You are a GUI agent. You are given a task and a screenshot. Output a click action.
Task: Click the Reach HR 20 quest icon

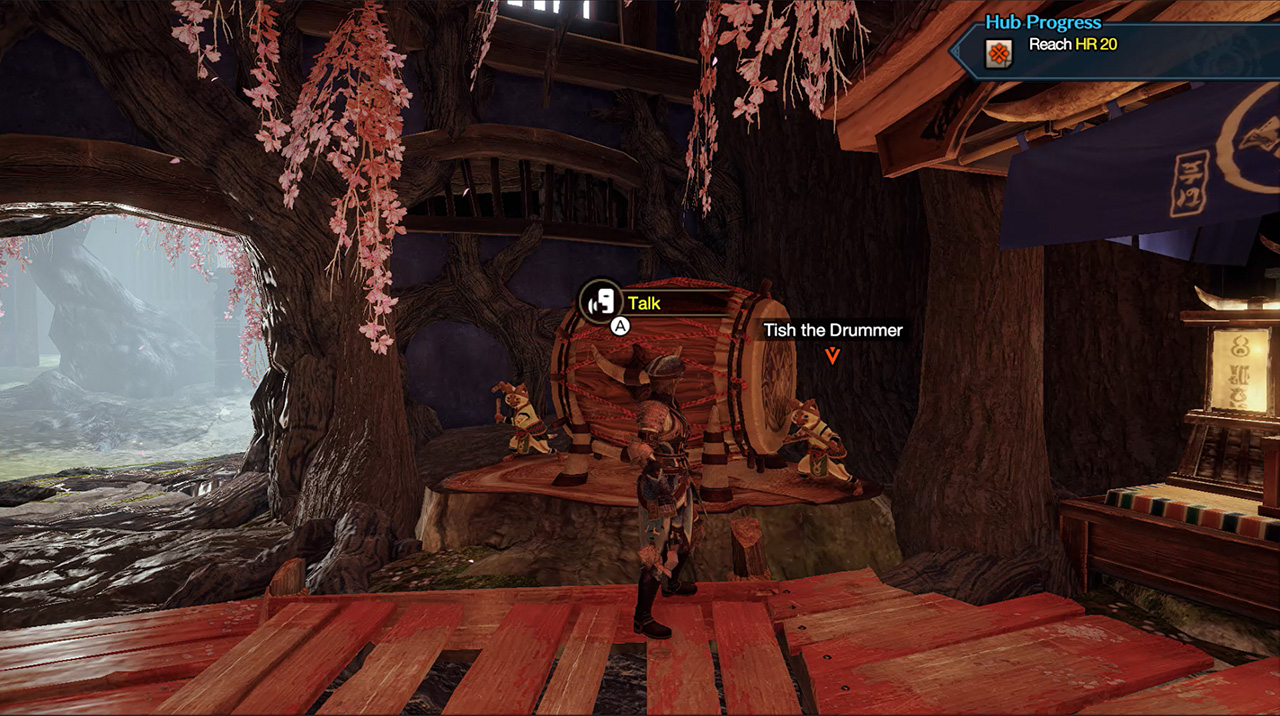(x=998, y=53)
